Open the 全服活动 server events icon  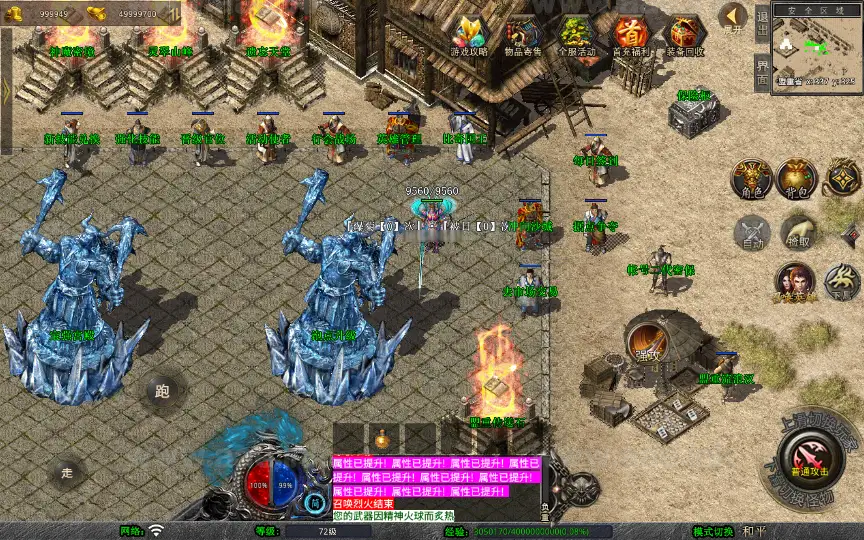click(575, 37)
